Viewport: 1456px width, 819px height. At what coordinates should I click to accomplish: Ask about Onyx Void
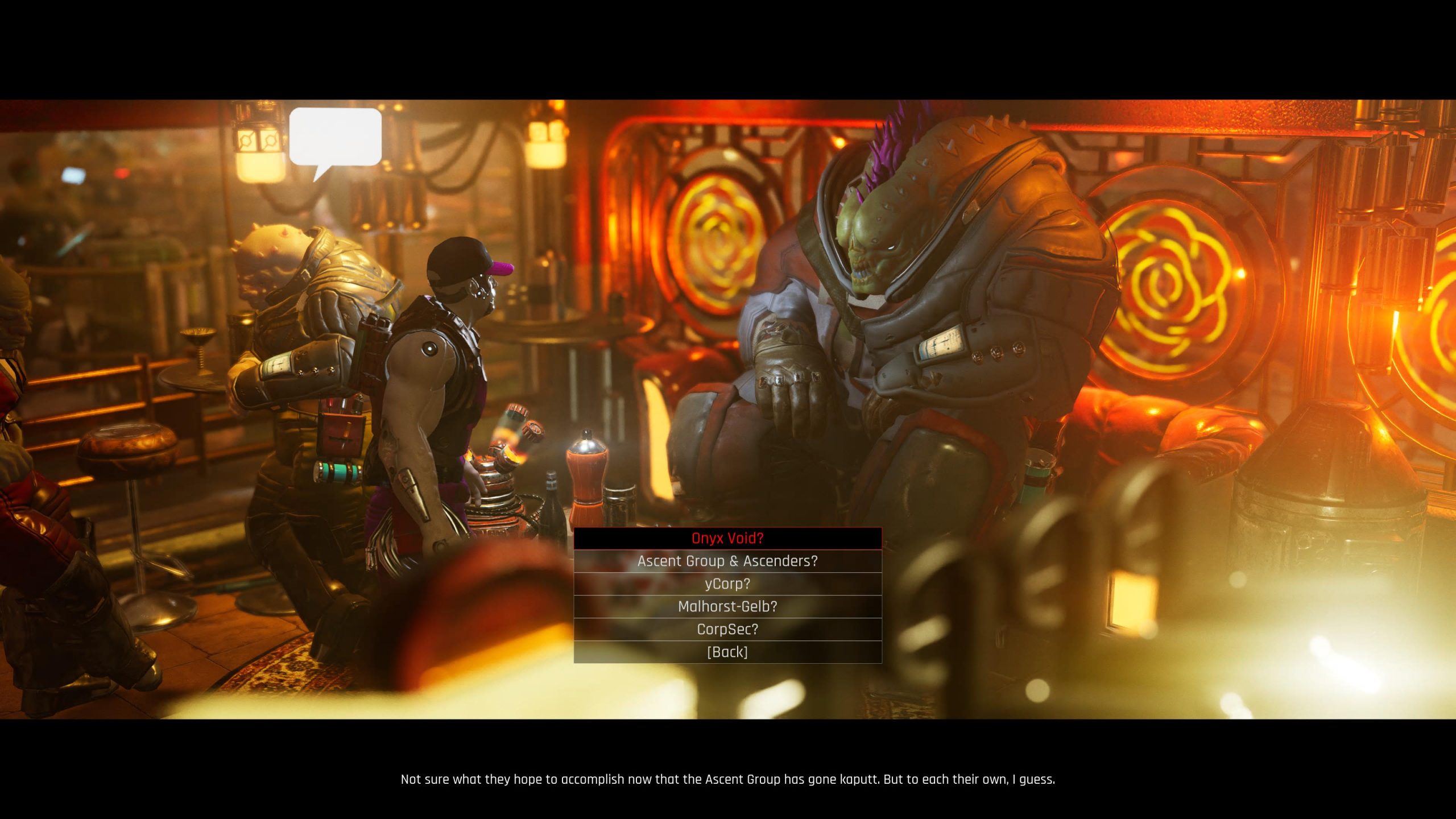727,538
